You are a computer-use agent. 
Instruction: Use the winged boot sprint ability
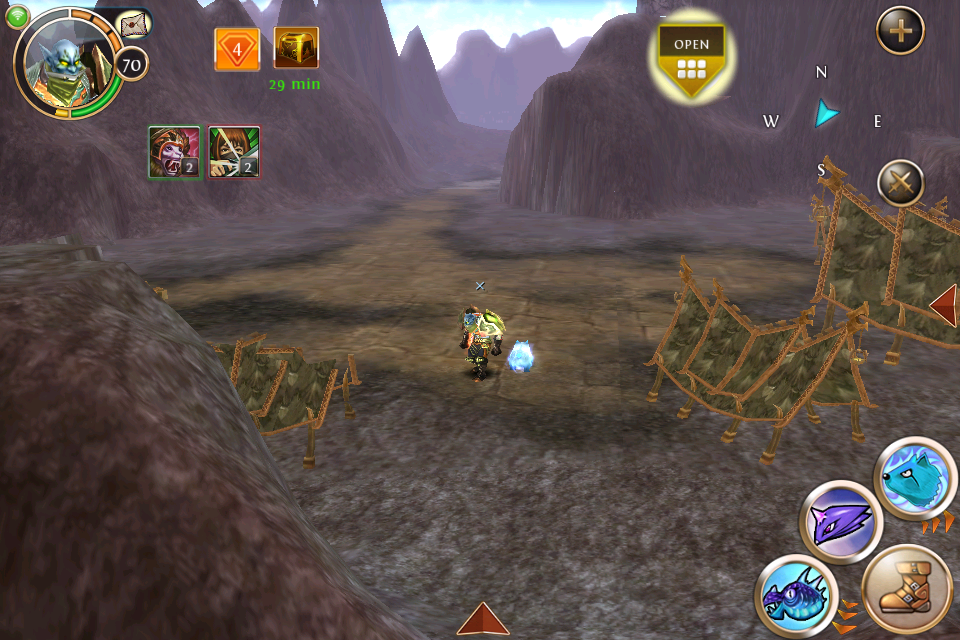coord(906,590)
